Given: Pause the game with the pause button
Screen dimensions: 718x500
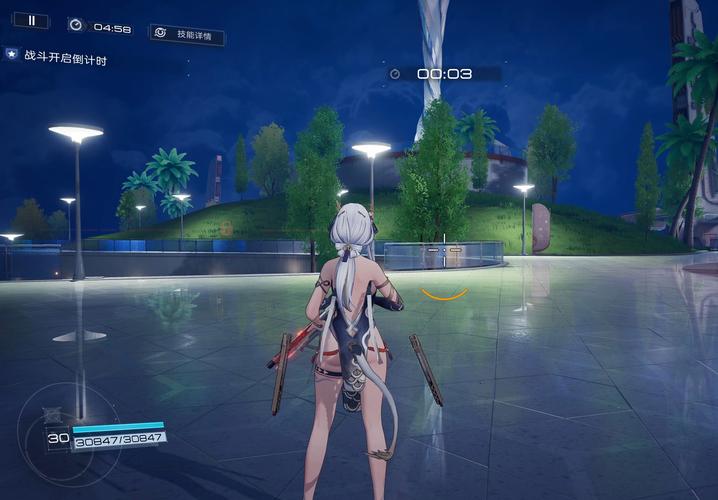Looking at the screenshot, I should pyautogui.click(x=32, y=20).
